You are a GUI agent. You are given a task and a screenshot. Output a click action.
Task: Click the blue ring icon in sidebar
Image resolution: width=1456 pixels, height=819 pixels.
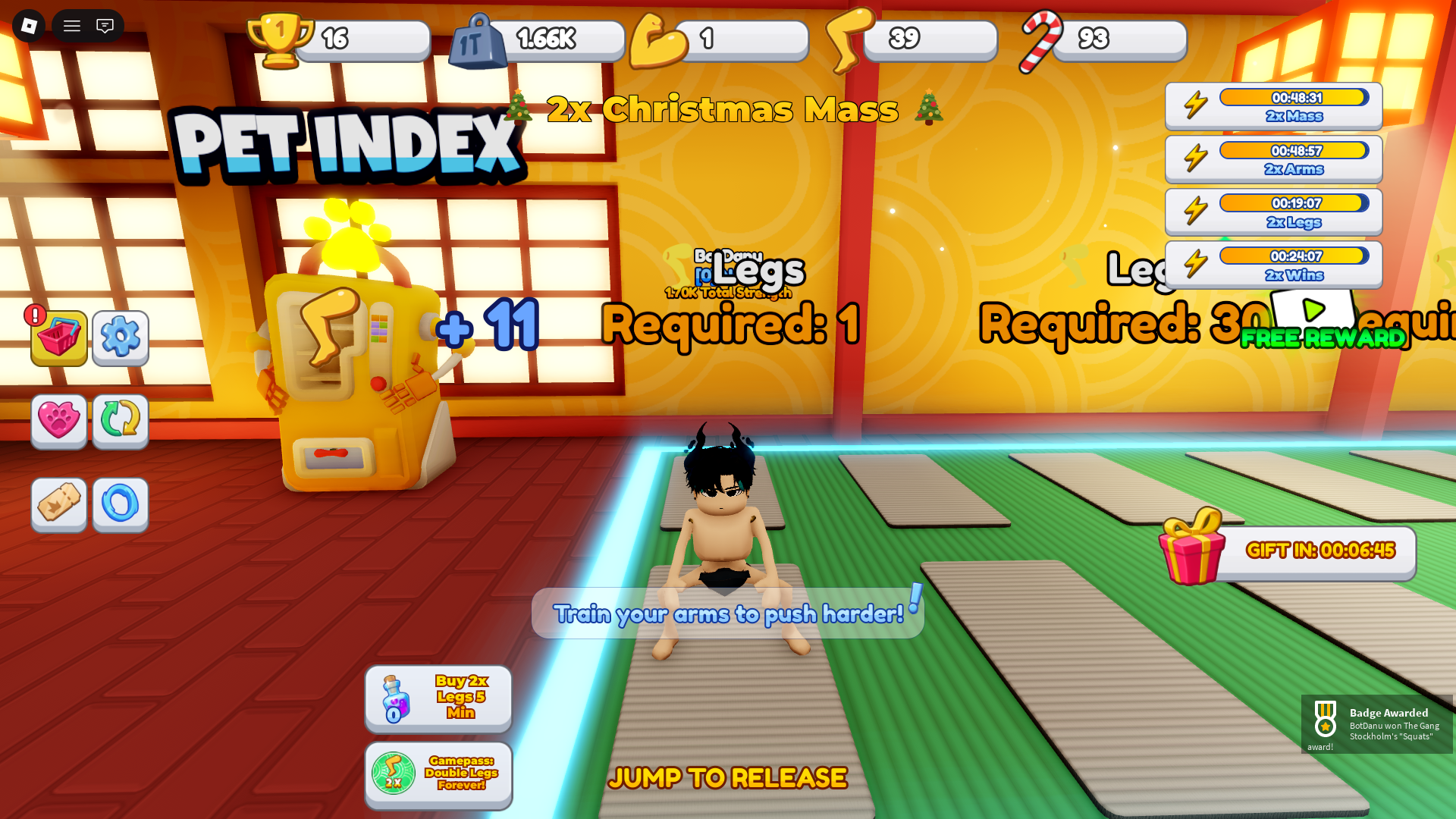(120, 505)
